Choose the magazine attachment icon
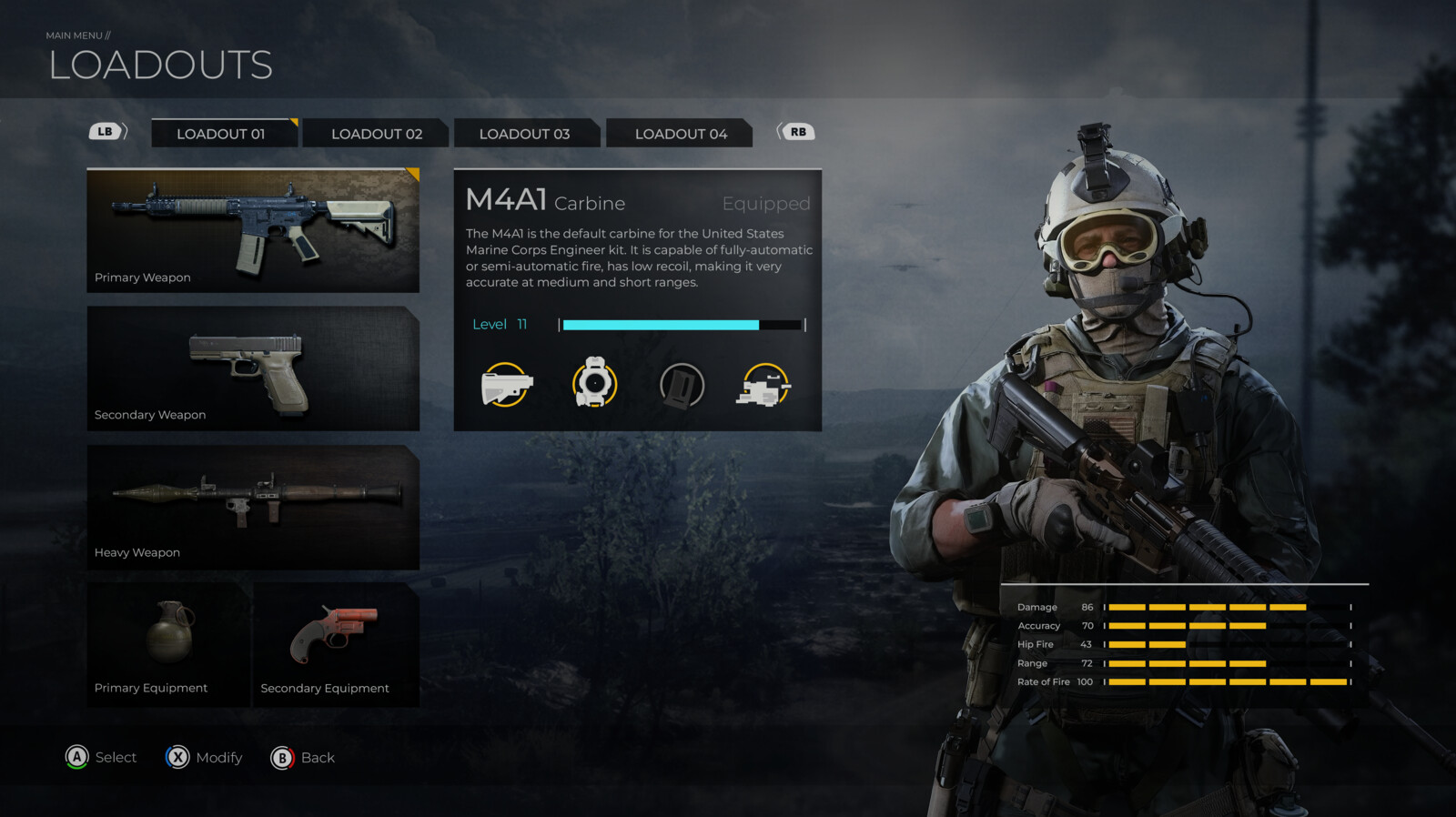 (x=682, y=385)
